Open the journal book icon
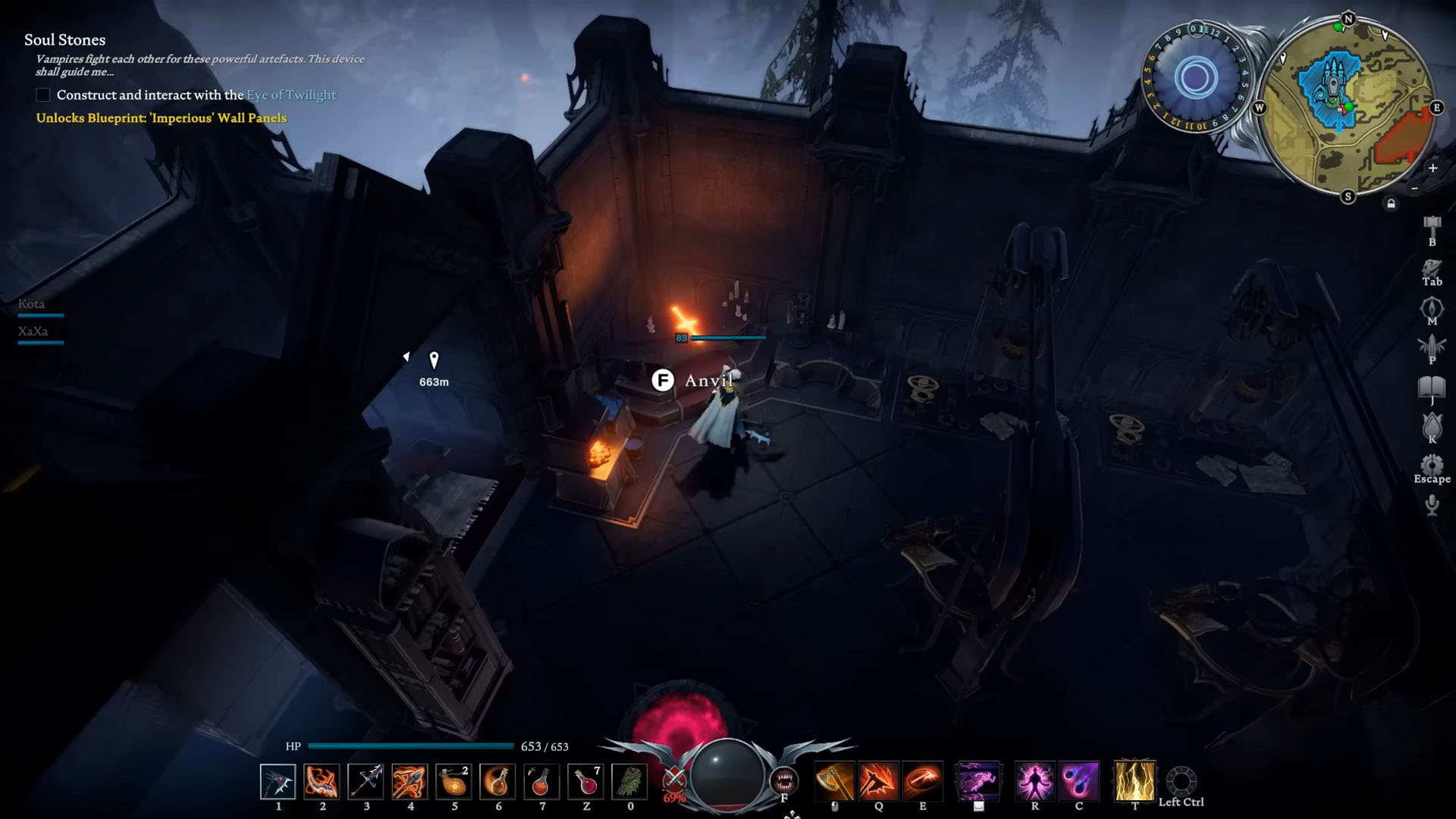Viewport: 1456px width, 819px height. (1432, 388)
